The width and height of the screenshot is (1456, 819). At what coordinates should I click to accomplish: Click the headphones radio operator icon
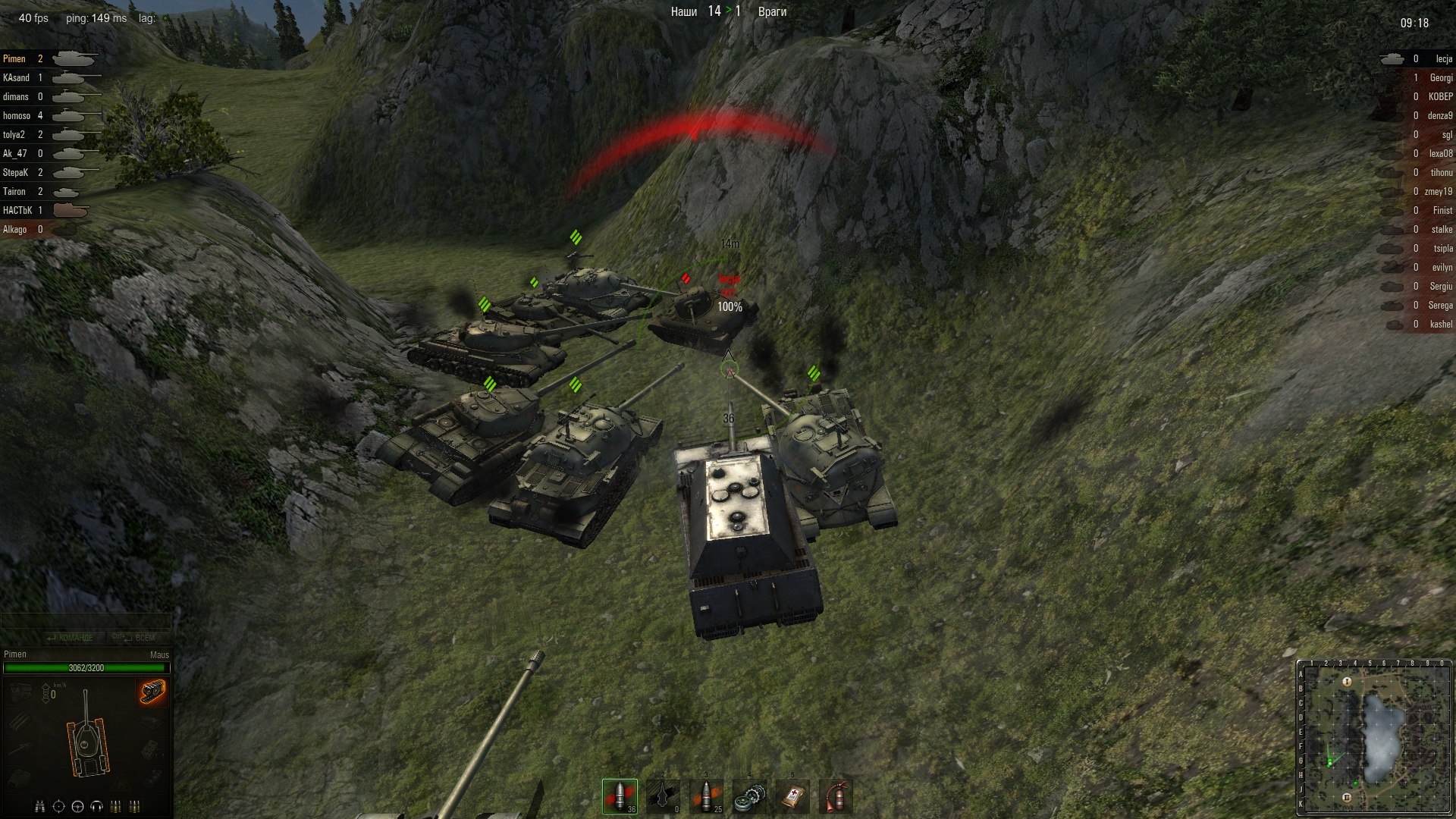point(96,806)
